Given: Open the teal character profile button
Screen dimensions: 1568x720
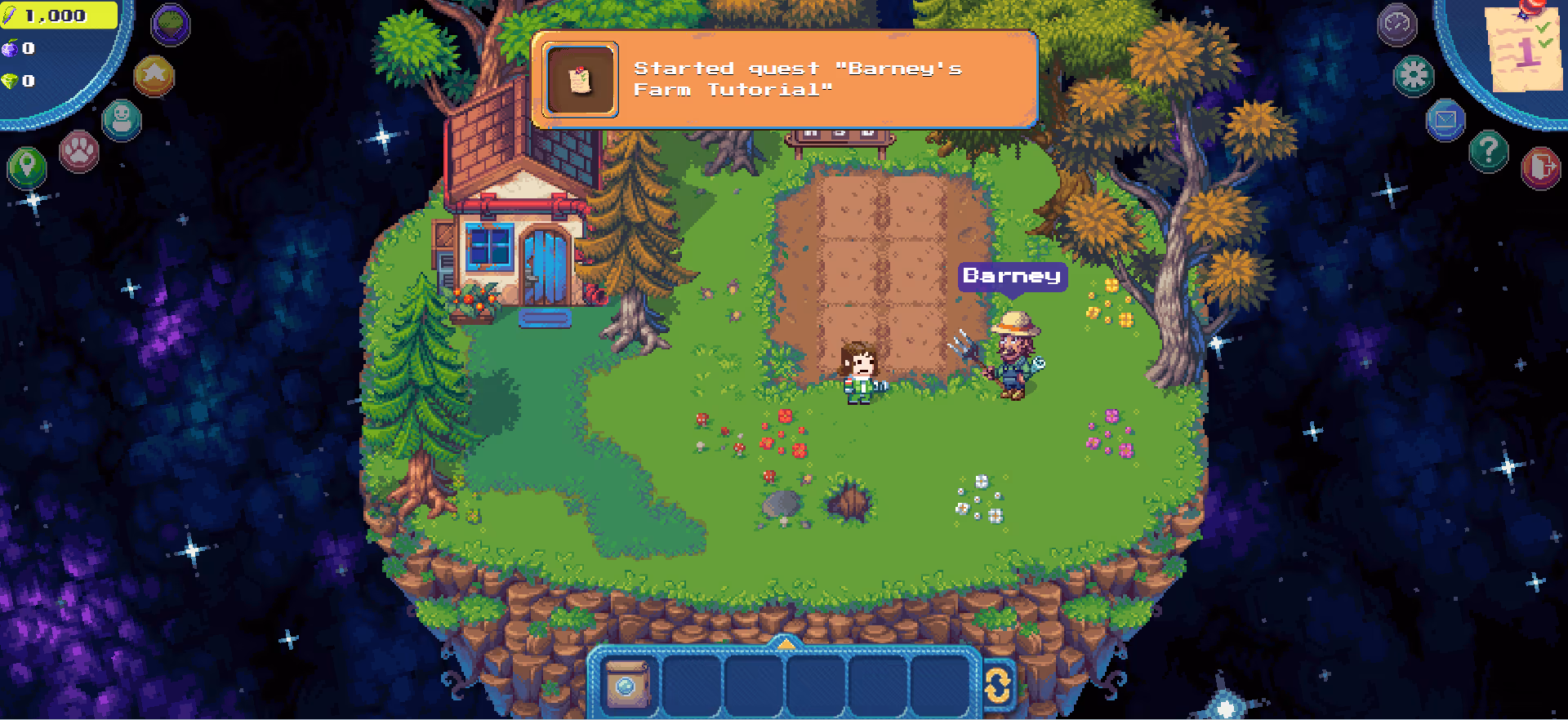Looking at the screenshot, I should coord(122,120).
